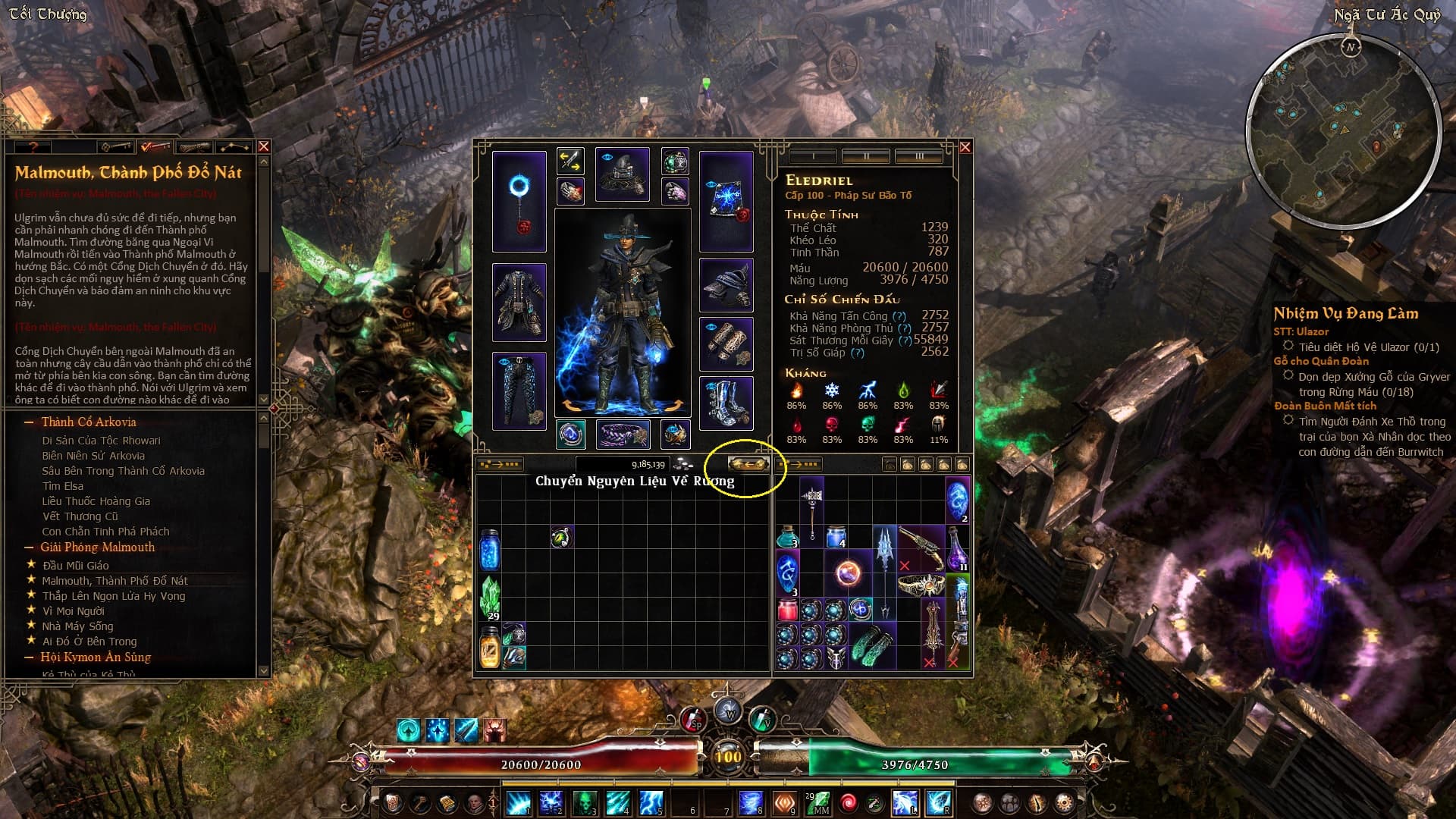Select the tracked Ulazor quest objective
Image resolution: width=1456 pixels, height=819 pixels.
click(1368, 347)
